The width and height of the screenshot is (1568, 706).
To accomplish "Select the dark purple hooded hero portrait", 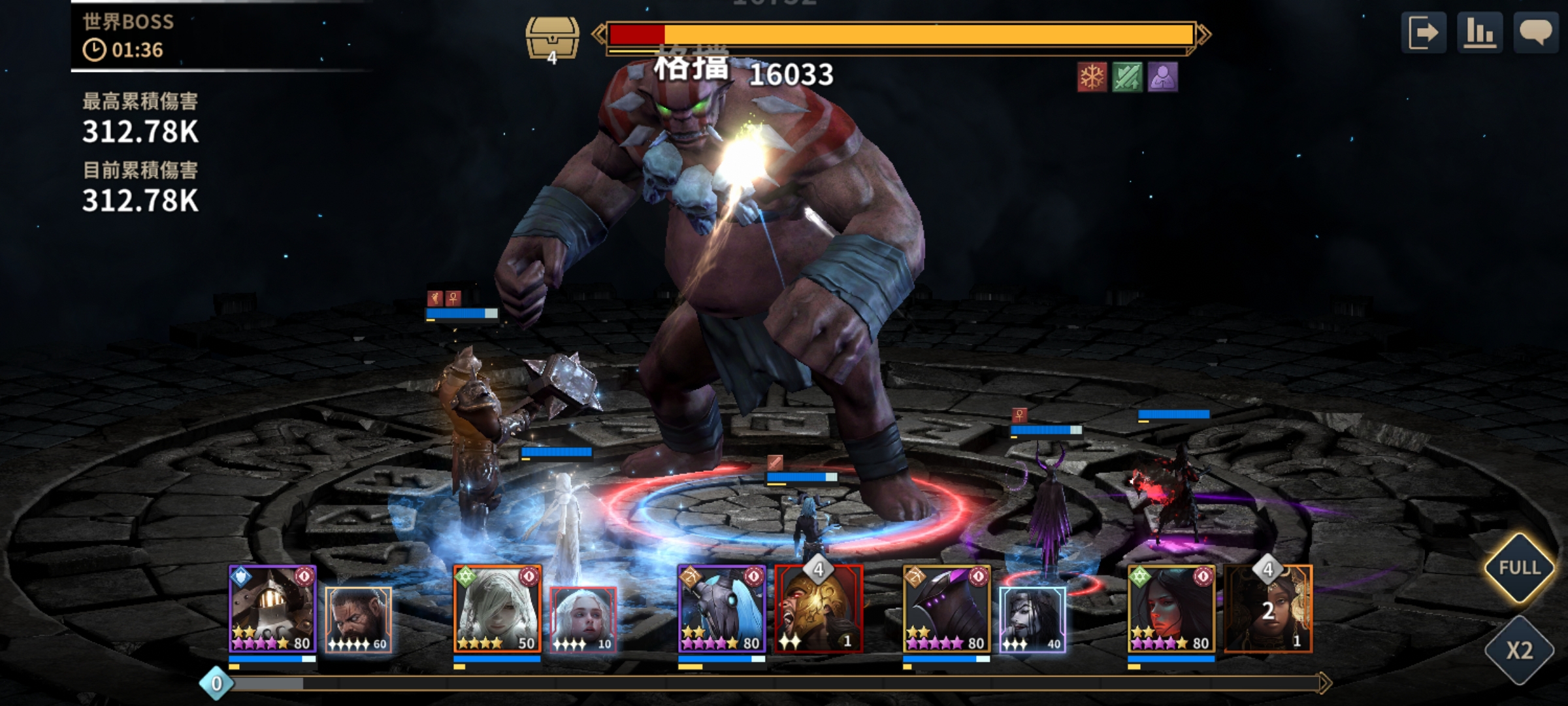I will [x=947, y=609].
